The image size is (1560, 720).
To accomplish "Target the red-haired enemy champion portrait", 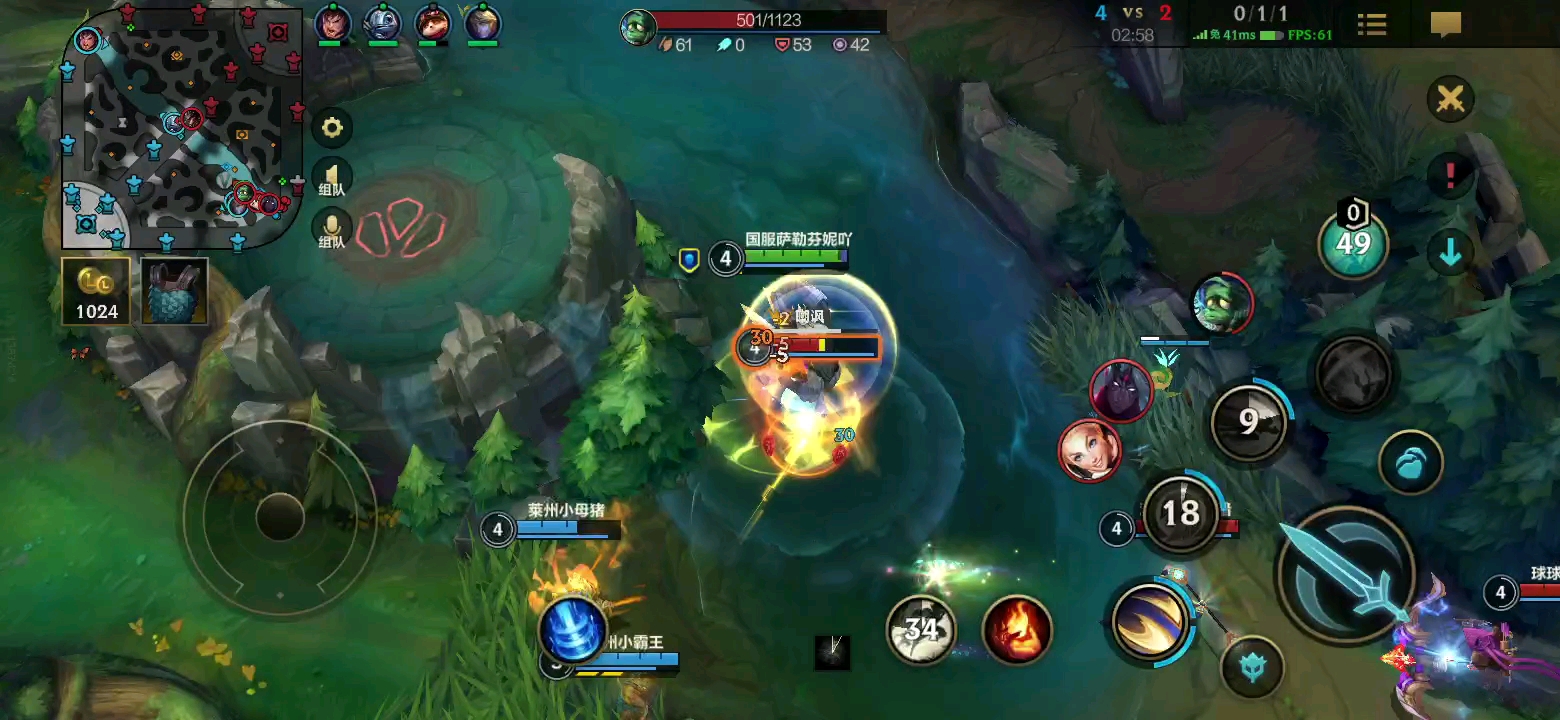I will (1090, 450).
